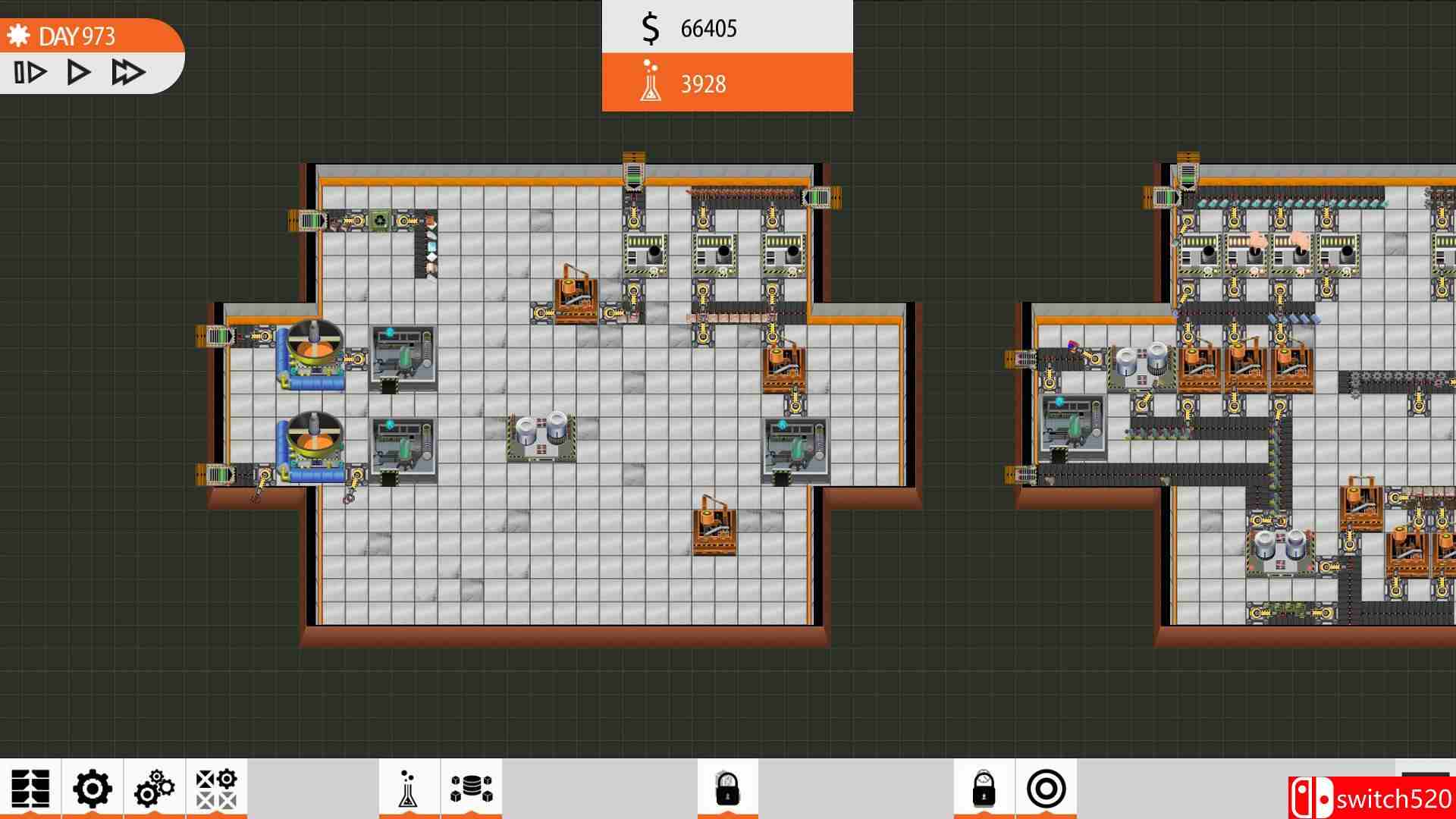
Task: Click the sun icon beside DAY 973
Action: (x=19, y=34)
